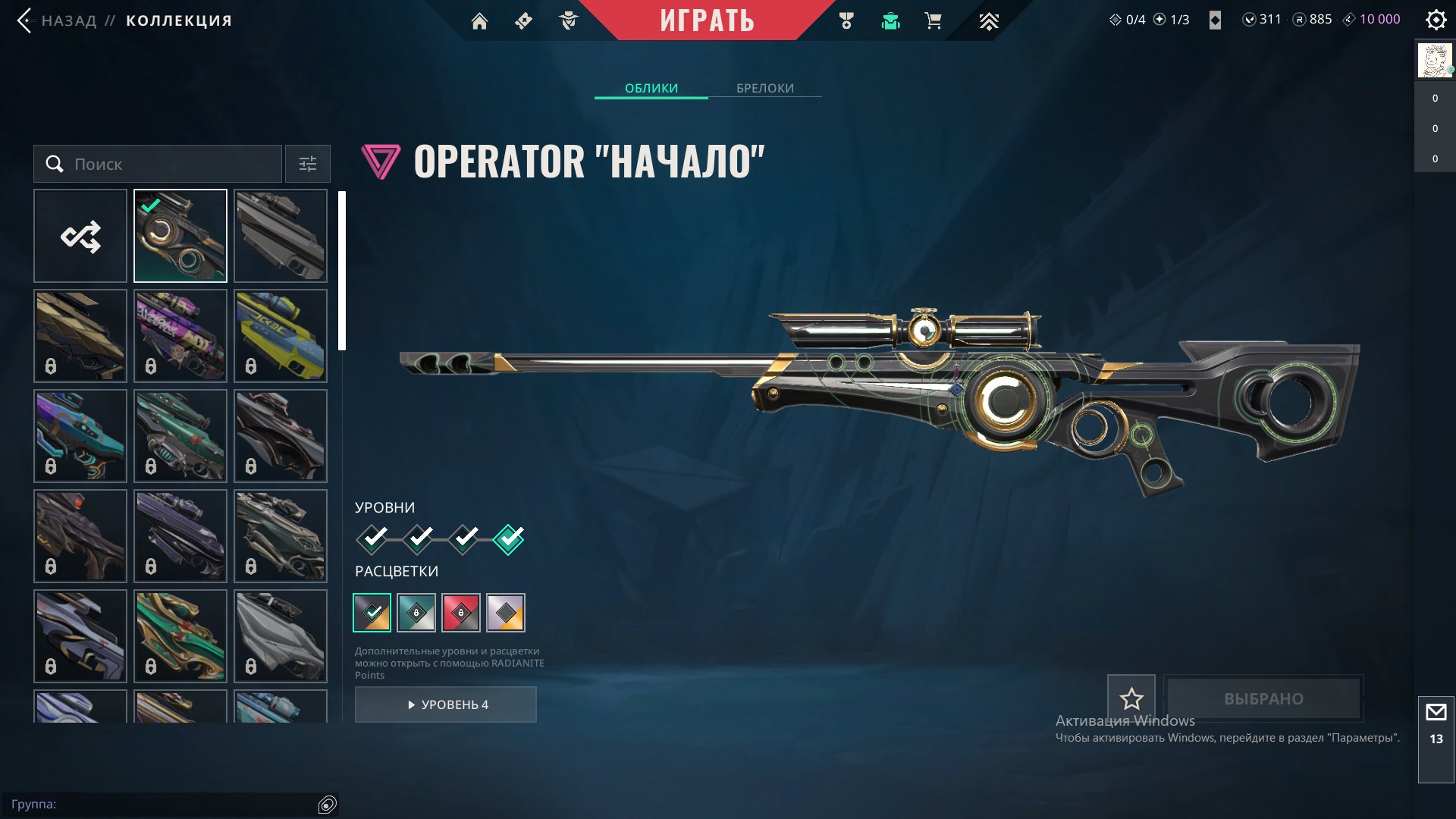Image resolution: width=1456 pixels, height=819 pixels.
Task: Choose the random skin shuffle tile
Action: pos(80,236)
